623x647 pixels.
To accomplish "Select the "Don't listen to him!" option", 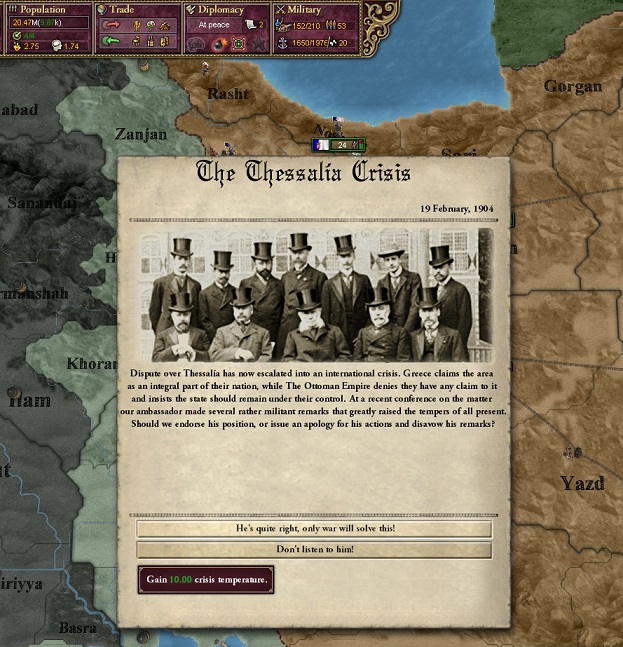I will pos(314,550).
